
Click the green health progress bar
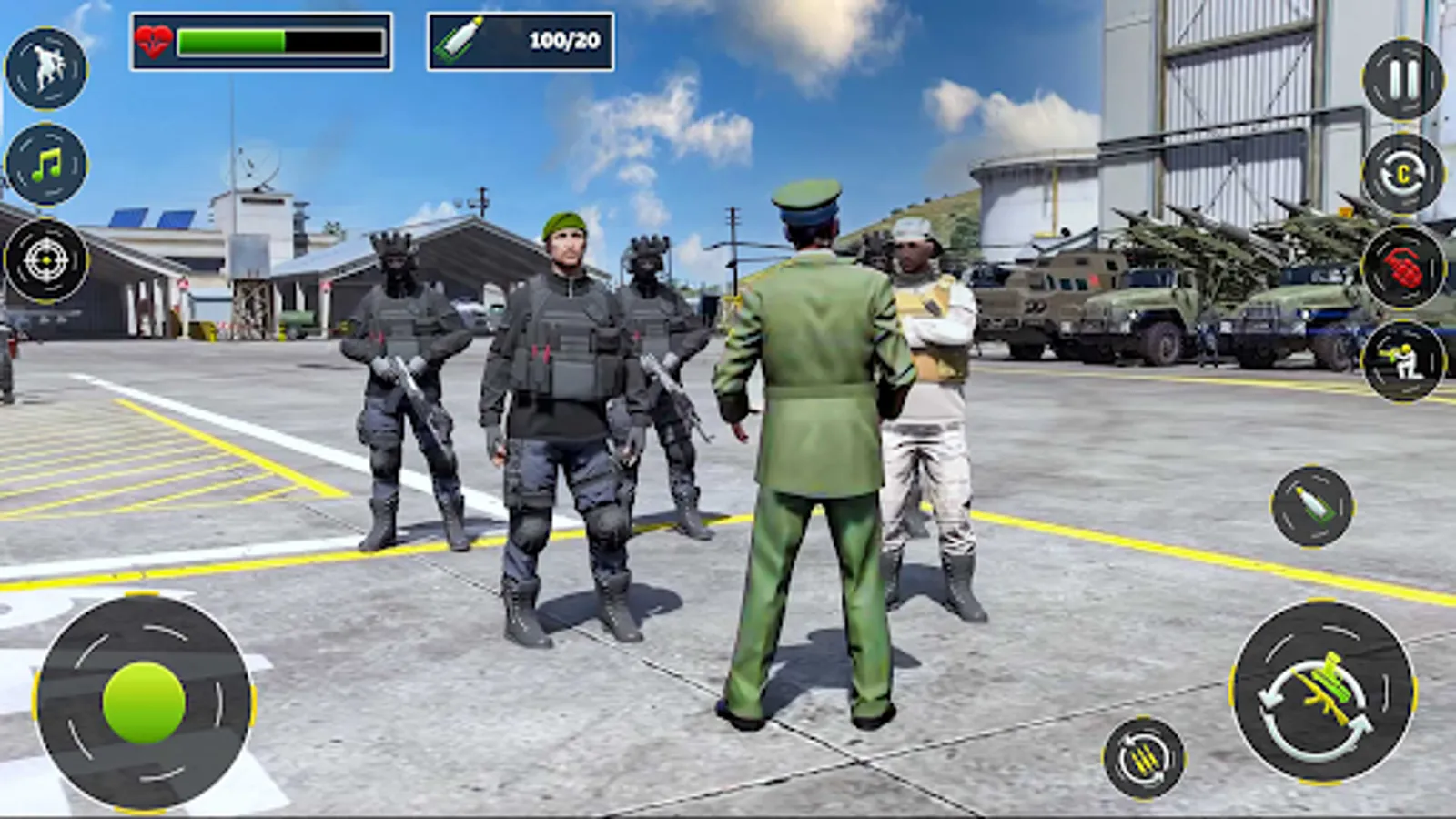pyautogui.click(x=273, y=38)
